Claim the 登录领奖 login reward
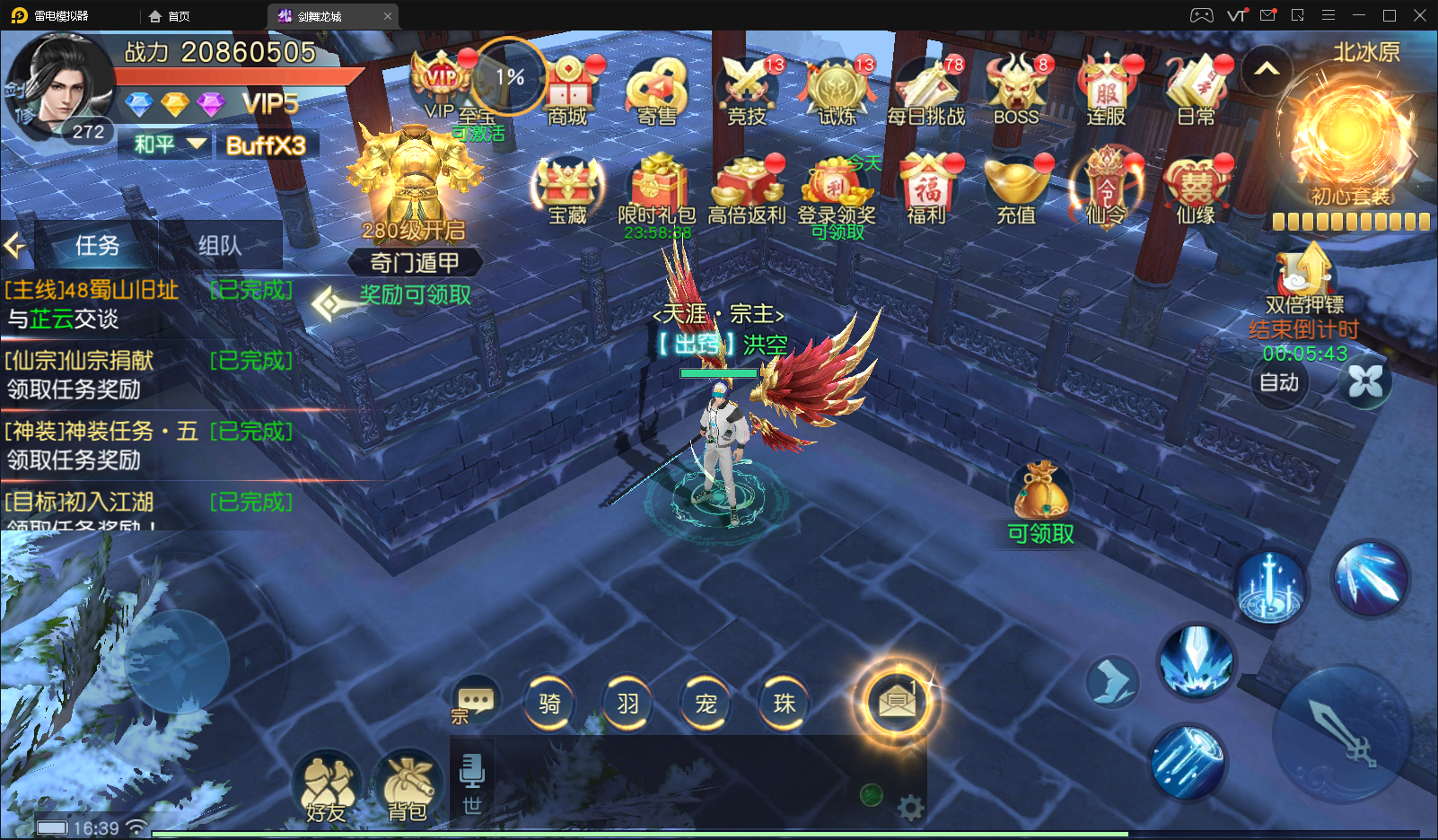The height and width of the screenshot is (840, 1438). coord(837,191)
